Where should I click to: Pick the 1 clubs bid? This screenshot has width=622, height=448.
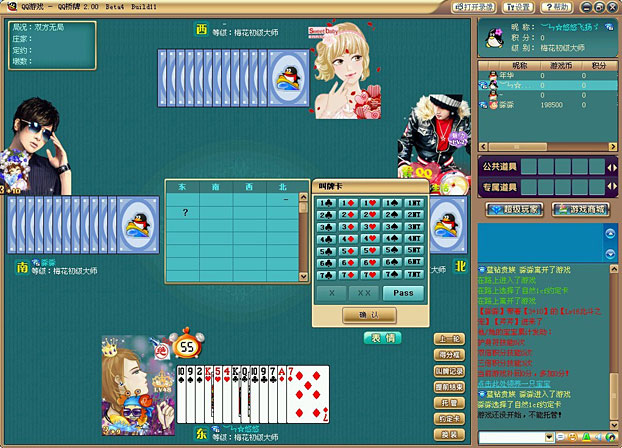pyautogui.click(x=325, y=203)
